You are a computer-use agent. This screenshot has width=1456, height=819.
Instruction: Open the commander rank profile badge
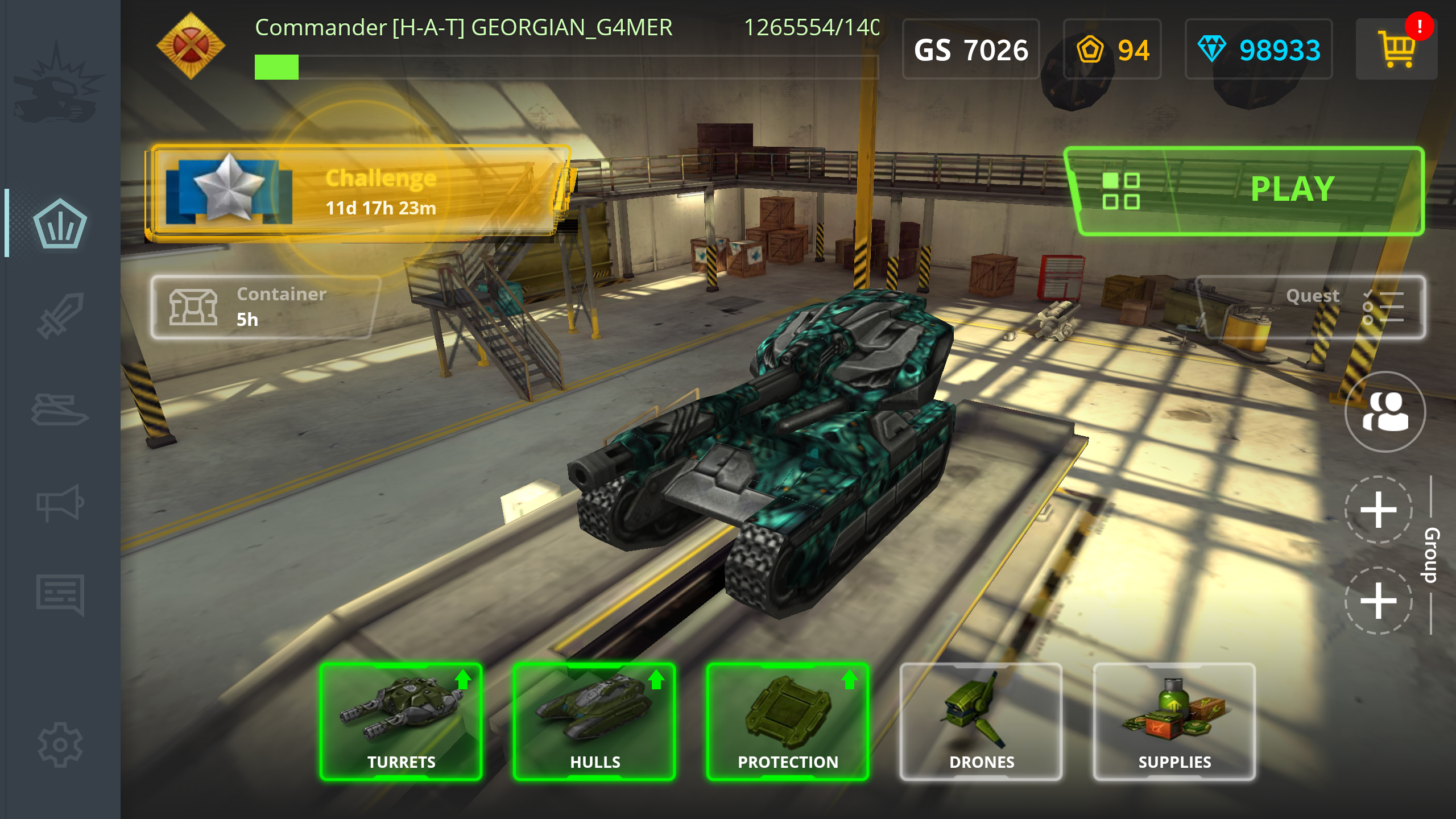(x=191, y=45)
